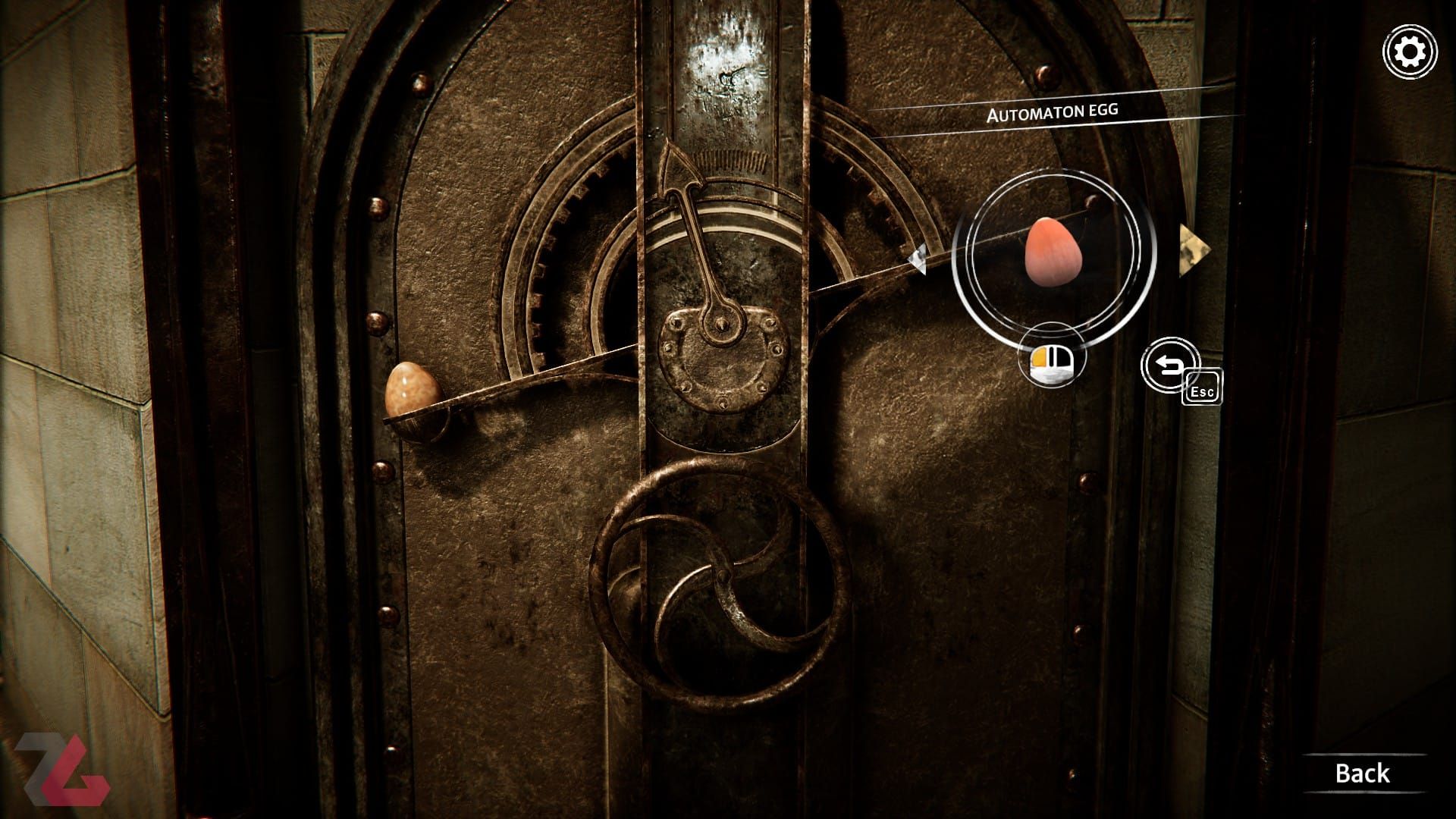Click the mouse left-click inspect icon
Viewport: 1456px width, 819px height.
1051,362
